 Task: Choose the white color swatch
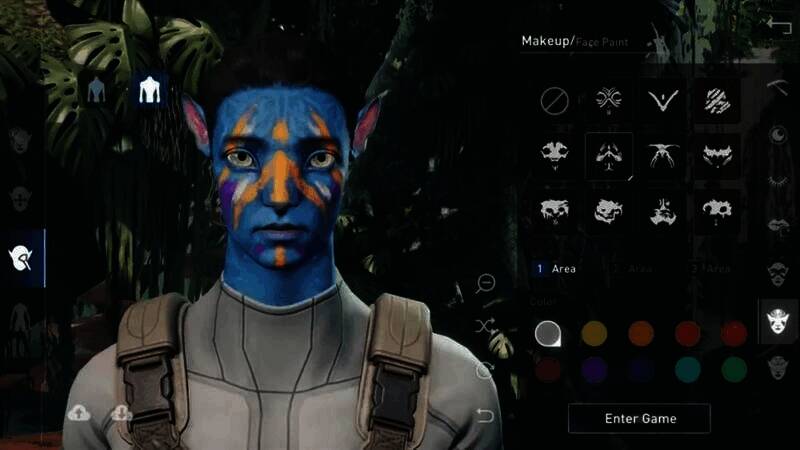click(x=547, y=333)
